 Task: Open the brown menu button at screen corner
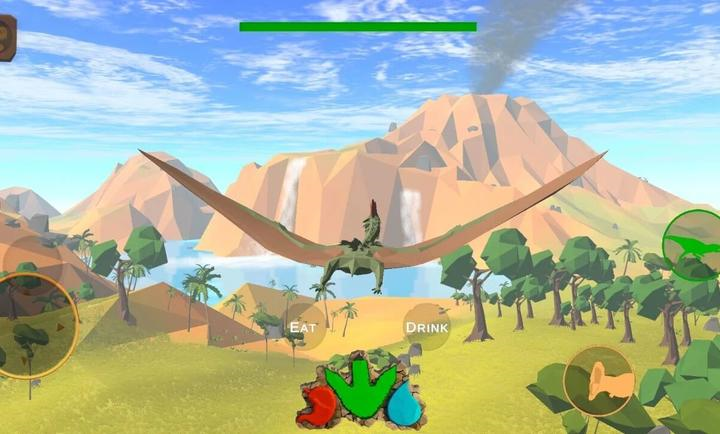pos(6,38)
